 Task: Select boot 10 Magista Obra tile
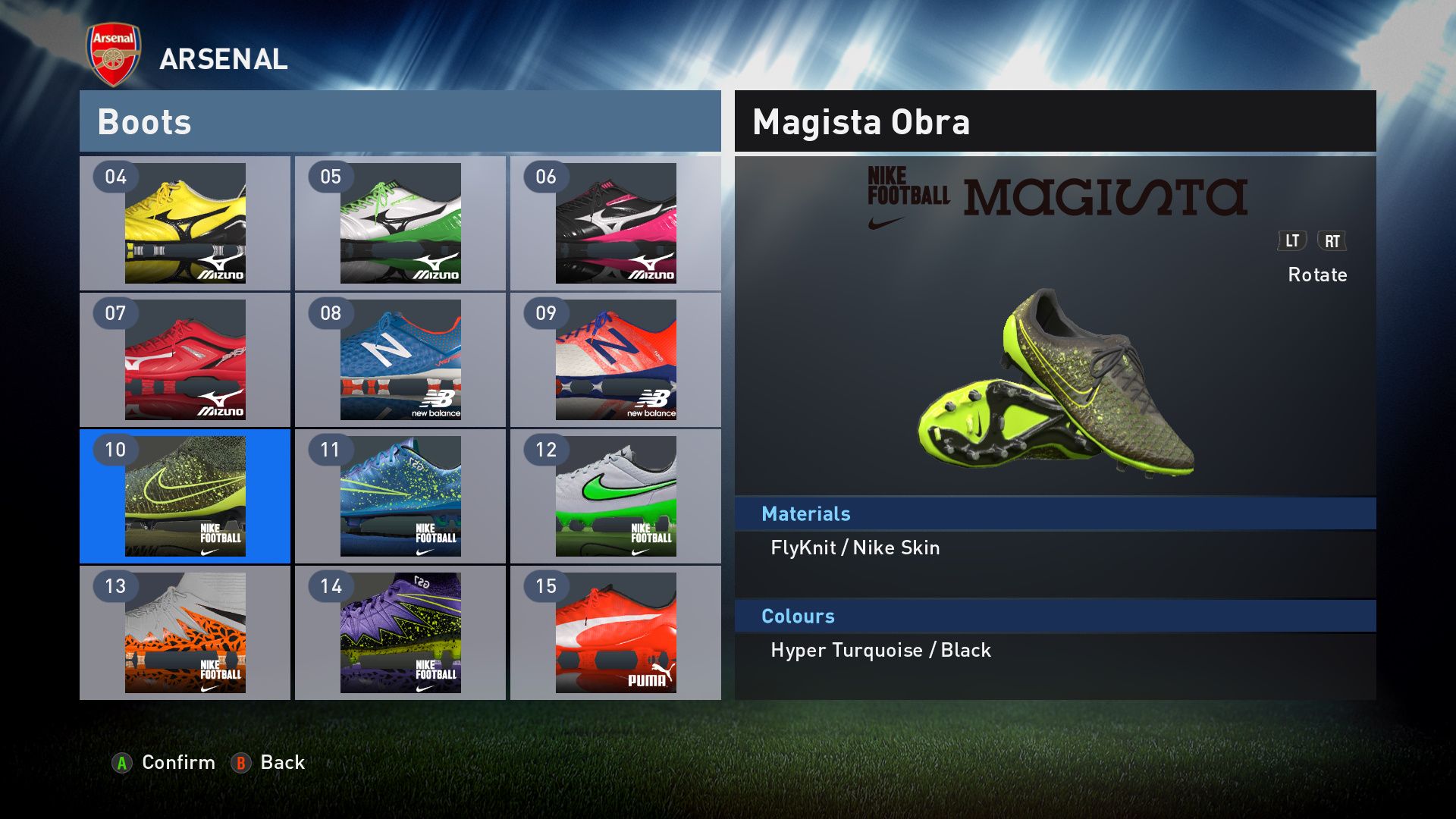(185, 496)
